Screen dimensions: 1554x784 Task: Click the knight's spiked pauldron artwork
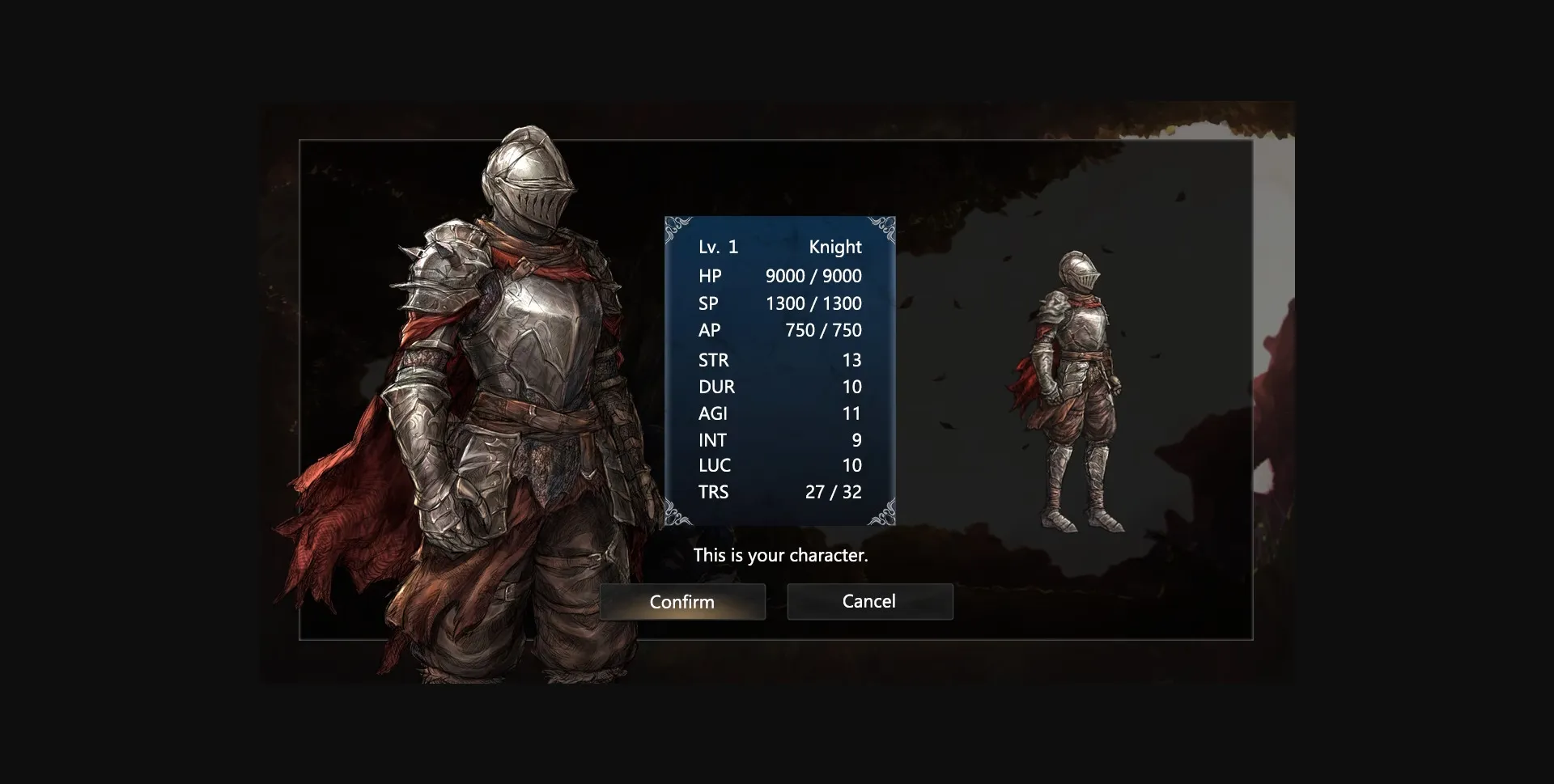[445, 267]
